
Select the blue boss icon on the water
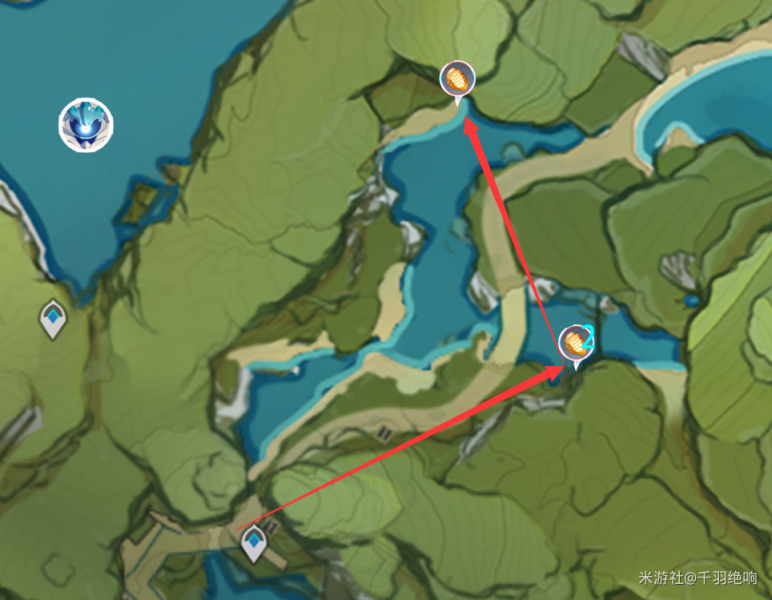tap(85, 126)
